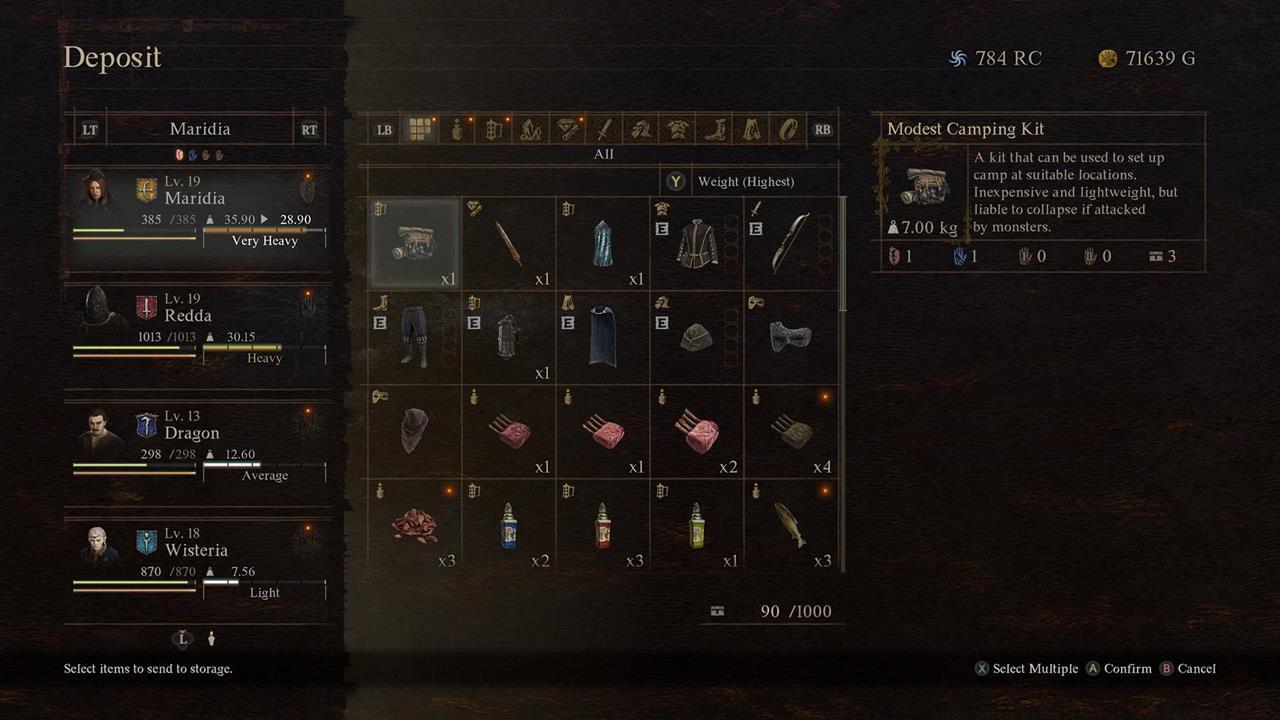Open the curatives category with the flask icon
The image size is (1280, 720).
pyautogui.click(x=456, y=129)
